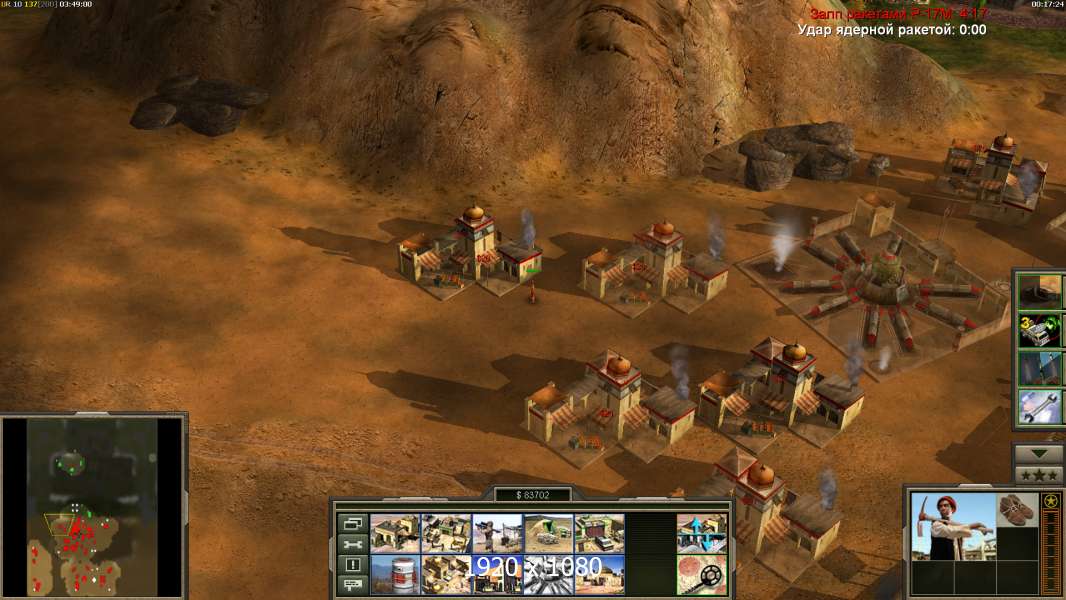Screen dimensions: 1066x600
Task: Click the overlapping windows button in the command bar
Action: [x=352, y=523]
